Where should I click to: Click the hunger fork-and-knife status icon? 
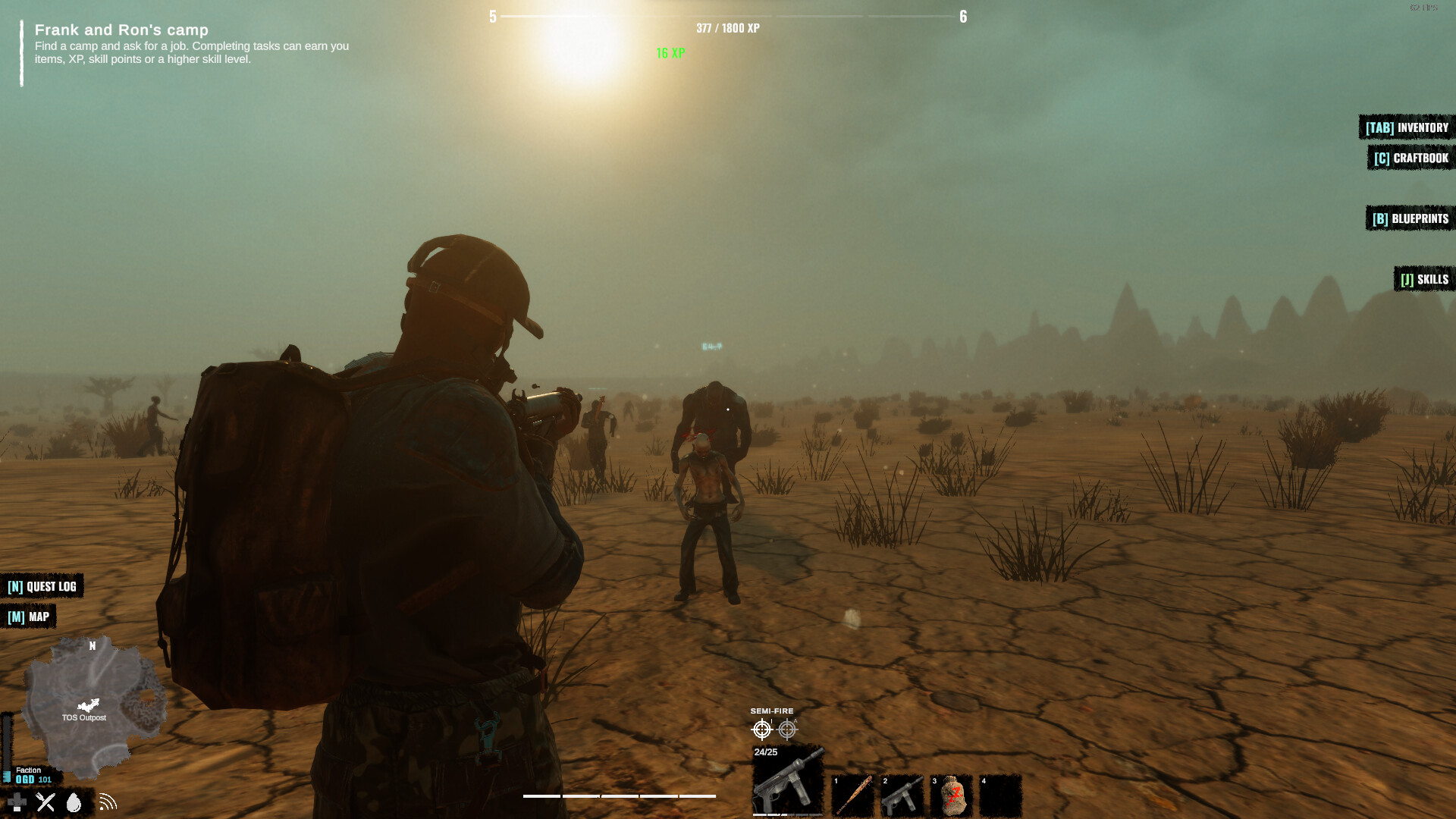coord(45,802)
